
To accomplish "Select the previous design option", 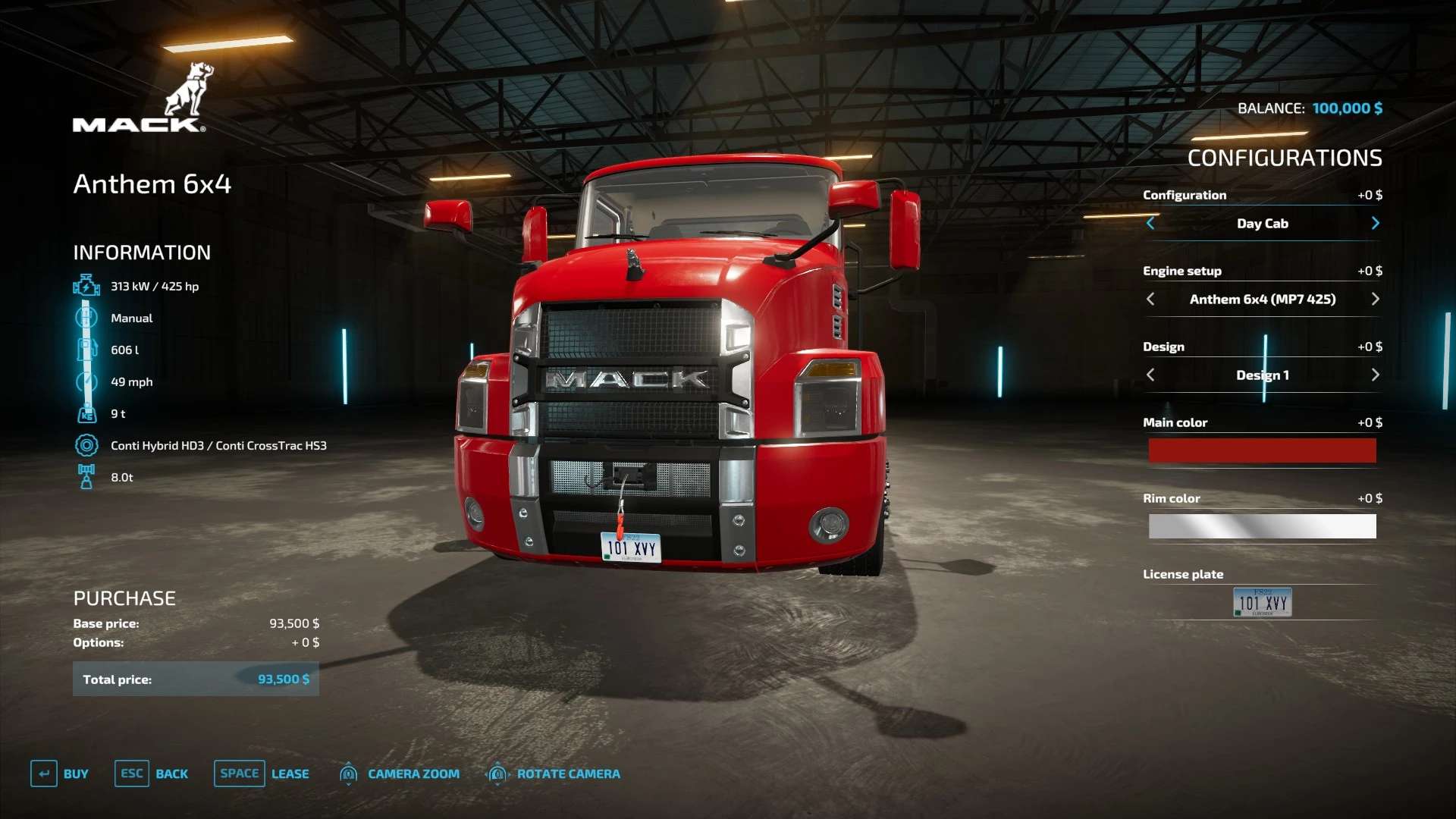I will 1150,375.
